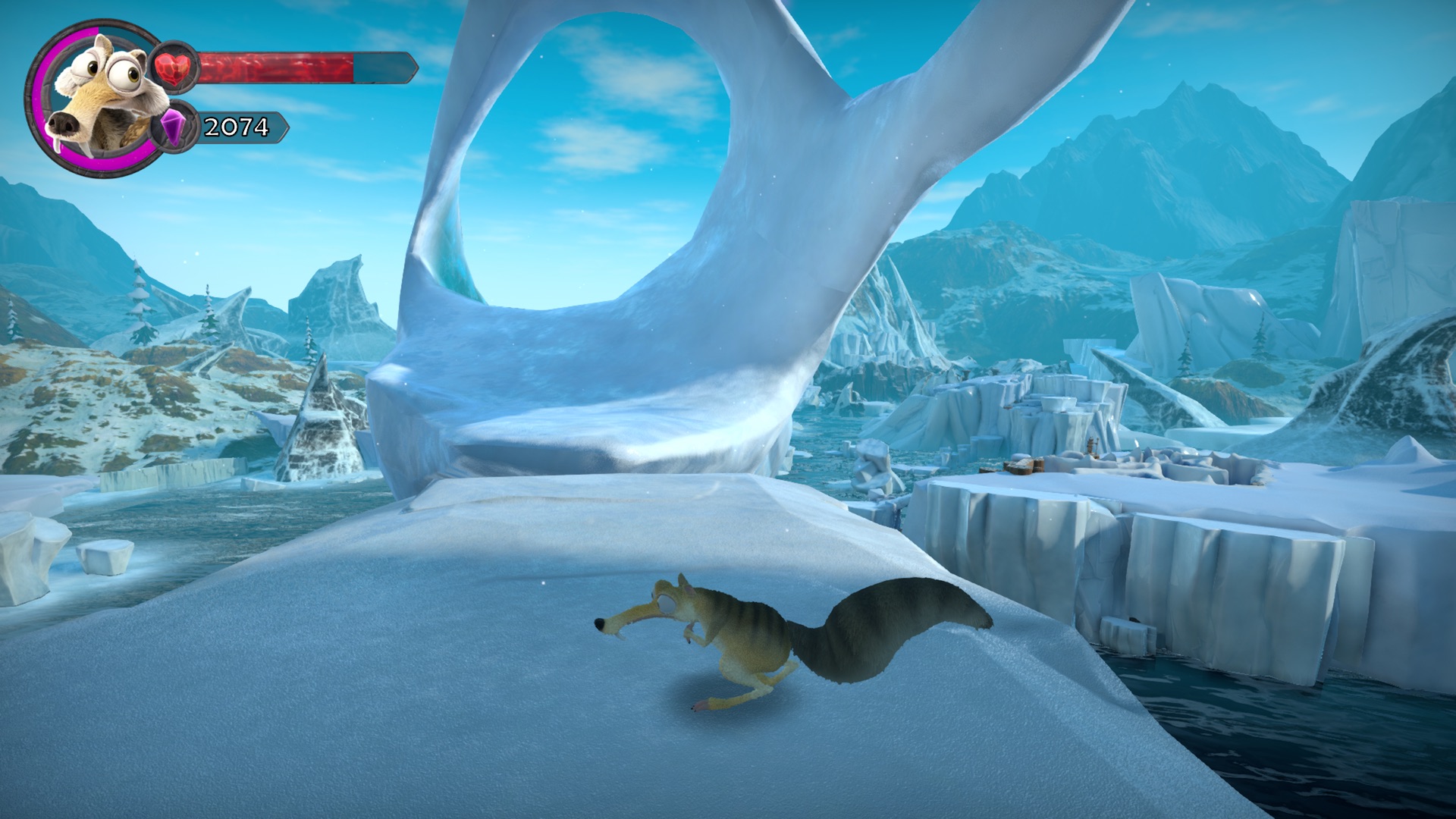Viewport: 1456px width, 819px height.
Task: Click Scrat's character portrait
Action: tap(93, 97)
